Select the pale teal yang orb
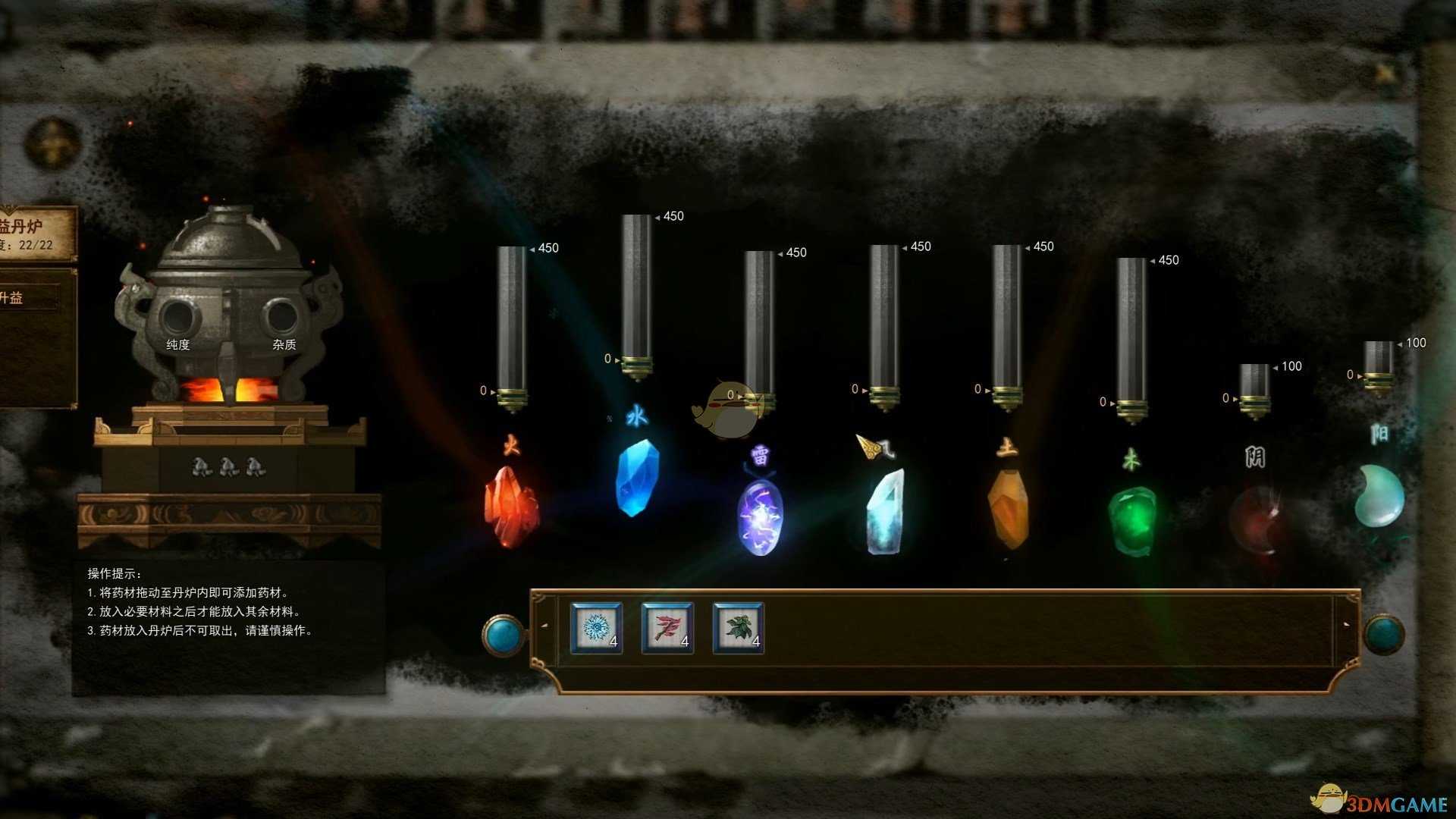The image size is (1456, 819). 1379,496
